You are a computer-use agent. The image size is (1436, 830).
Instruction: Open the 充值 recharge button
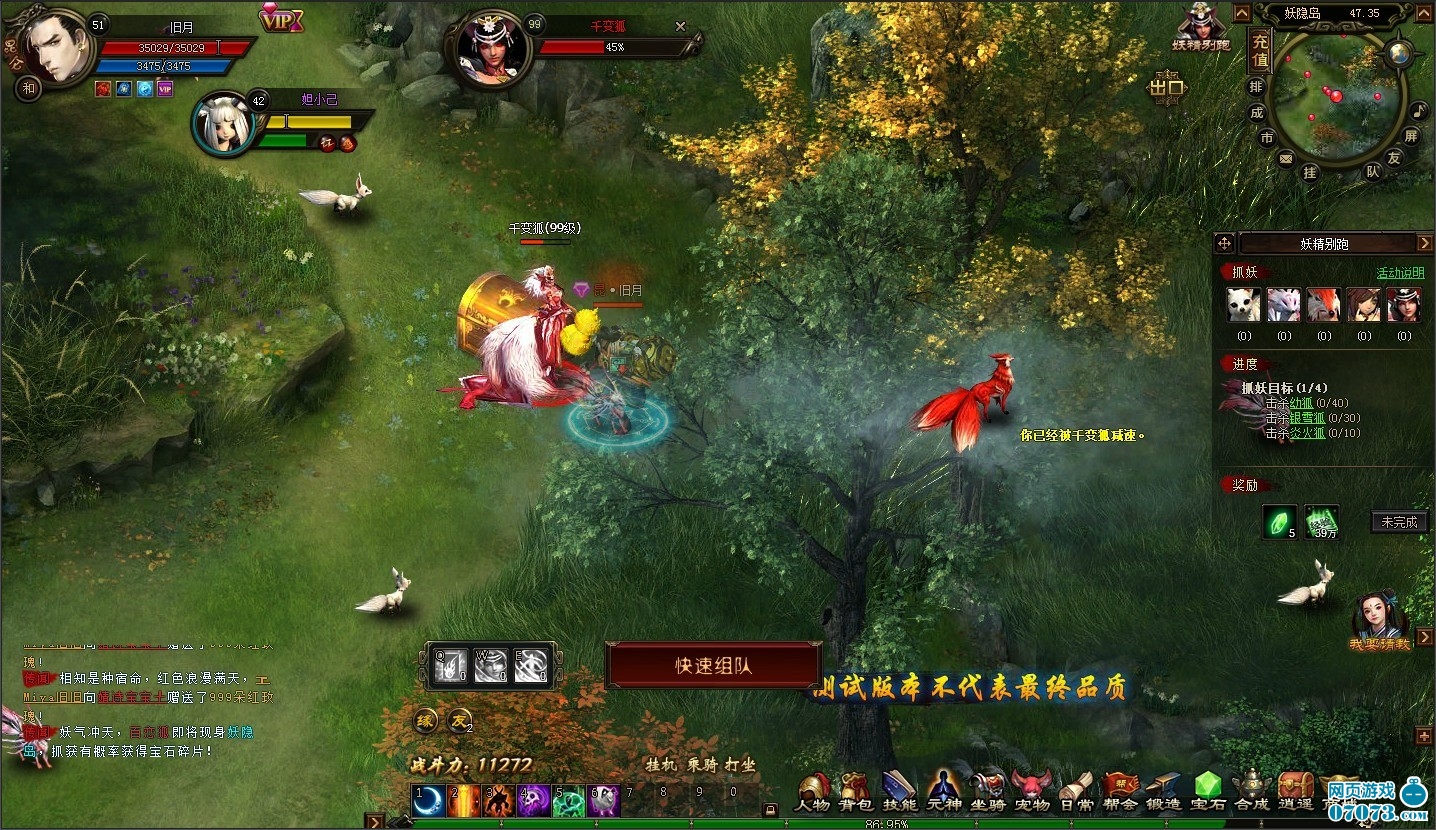tap(1259, 51)
